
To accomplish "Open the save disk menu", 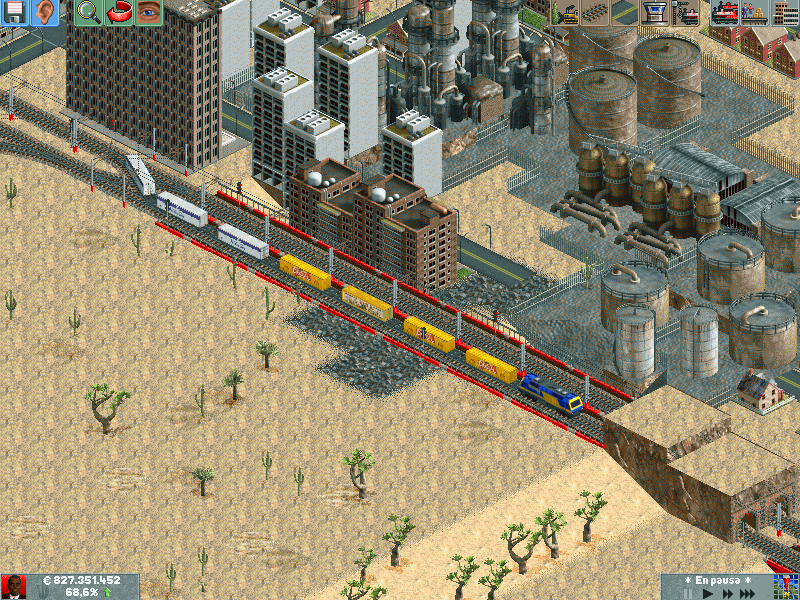I will [x=15, y=12].
